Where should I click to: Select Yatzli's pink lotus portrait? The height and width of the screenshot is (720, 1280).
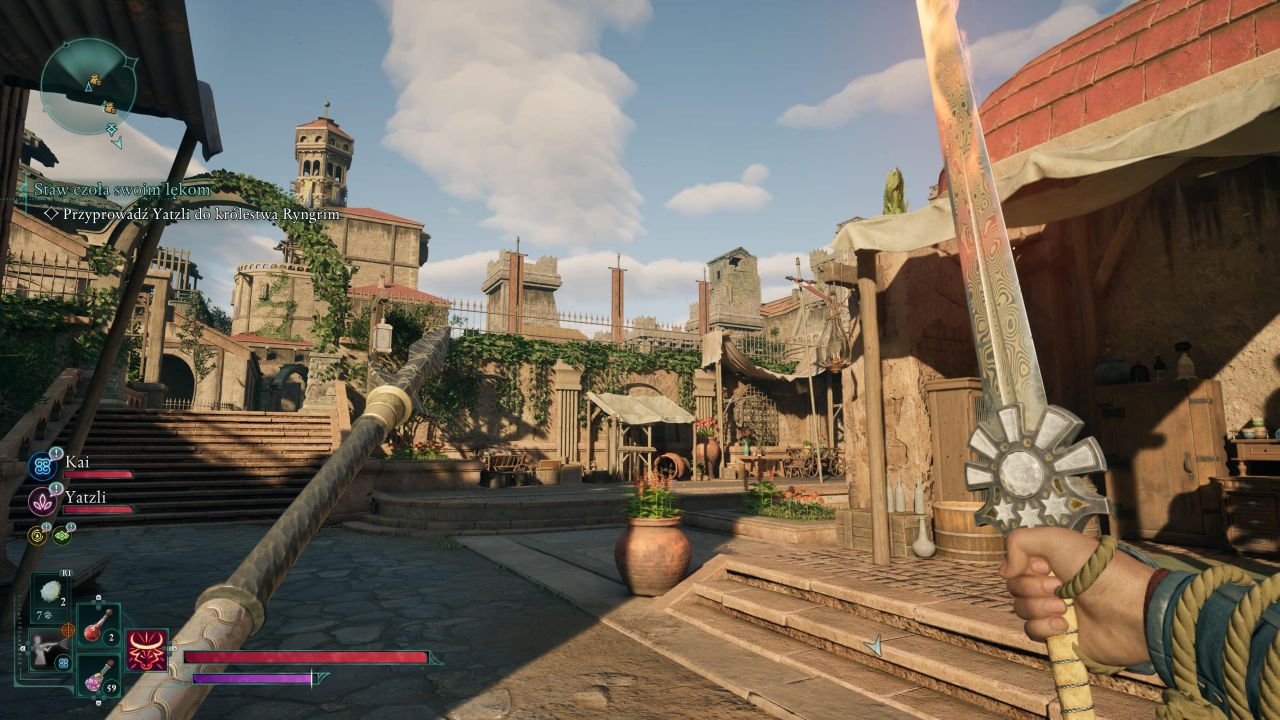click(41, 500)
